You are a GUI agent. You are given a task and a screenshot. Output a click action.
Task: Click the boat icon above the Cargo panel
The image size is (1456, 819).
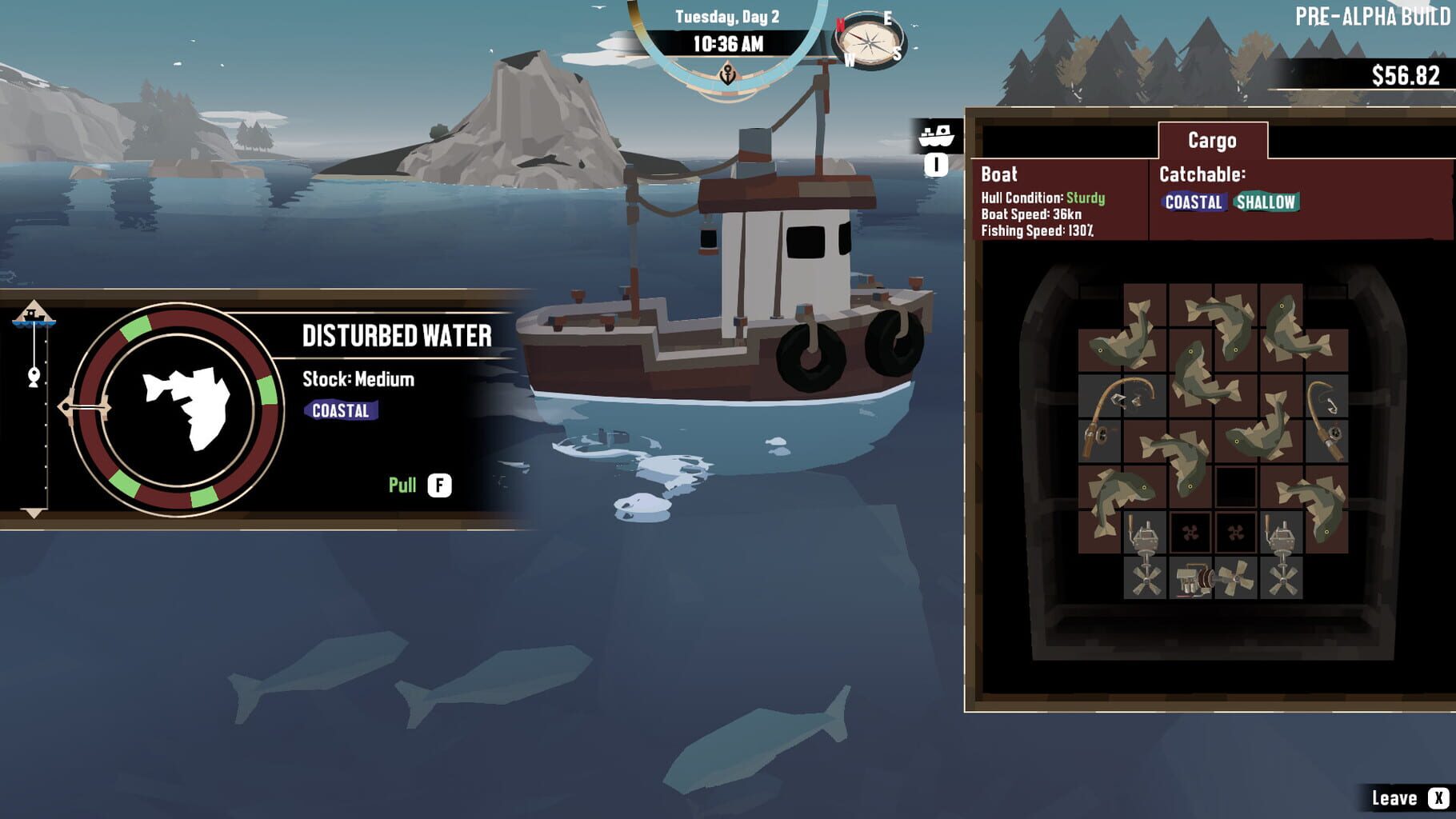click(x=935, y=136)
